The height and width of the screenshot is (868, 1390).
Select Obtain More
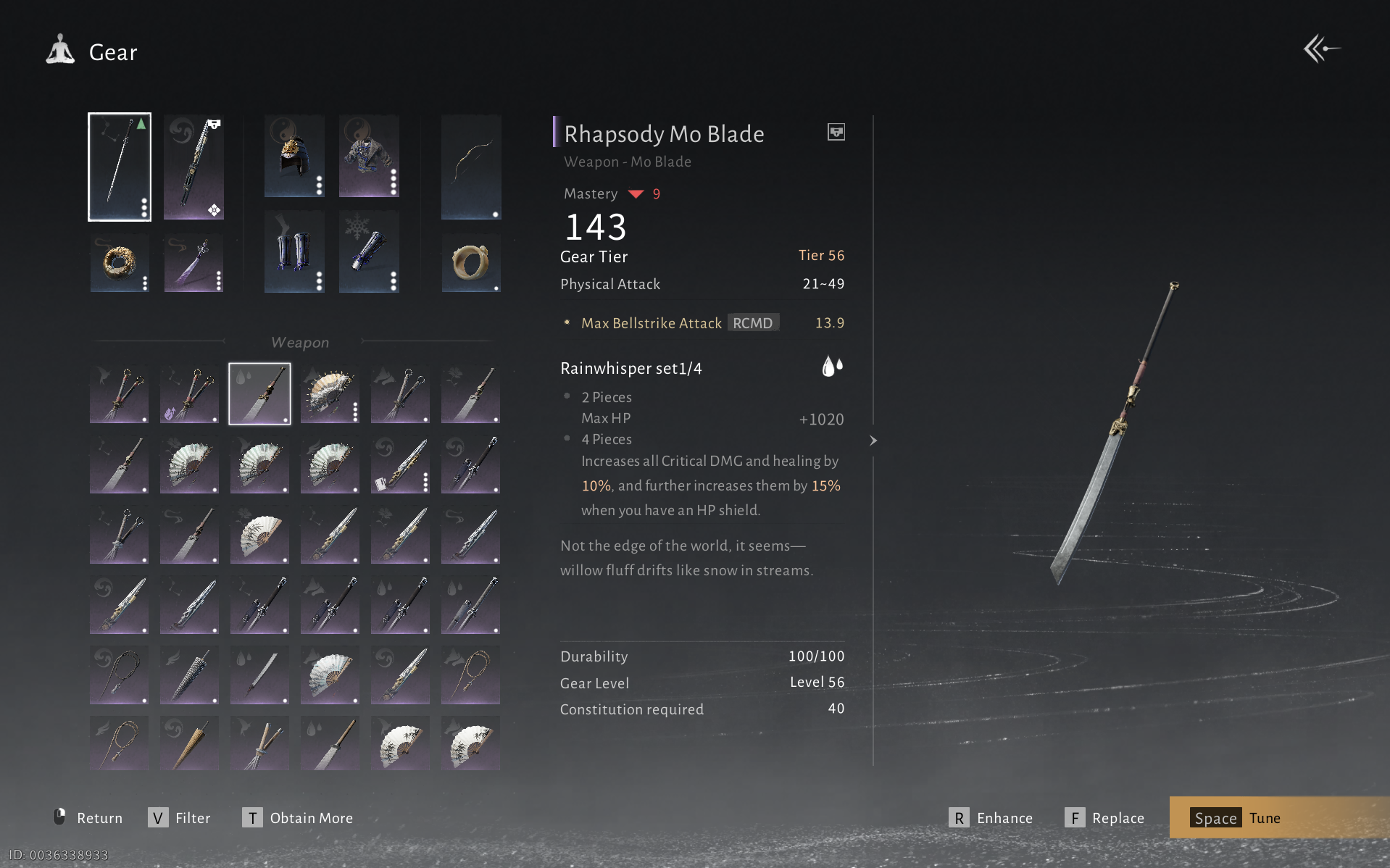click(298, 818)
